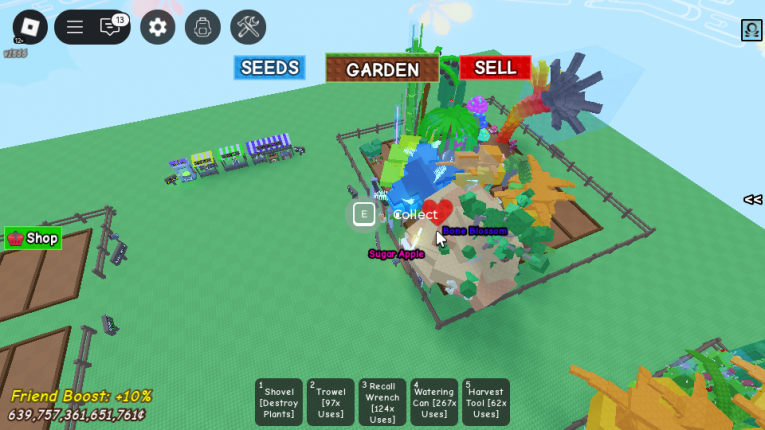The image size is (765, 430).
Task: Go to the GARDEN
Action: (x=382, y=69)
